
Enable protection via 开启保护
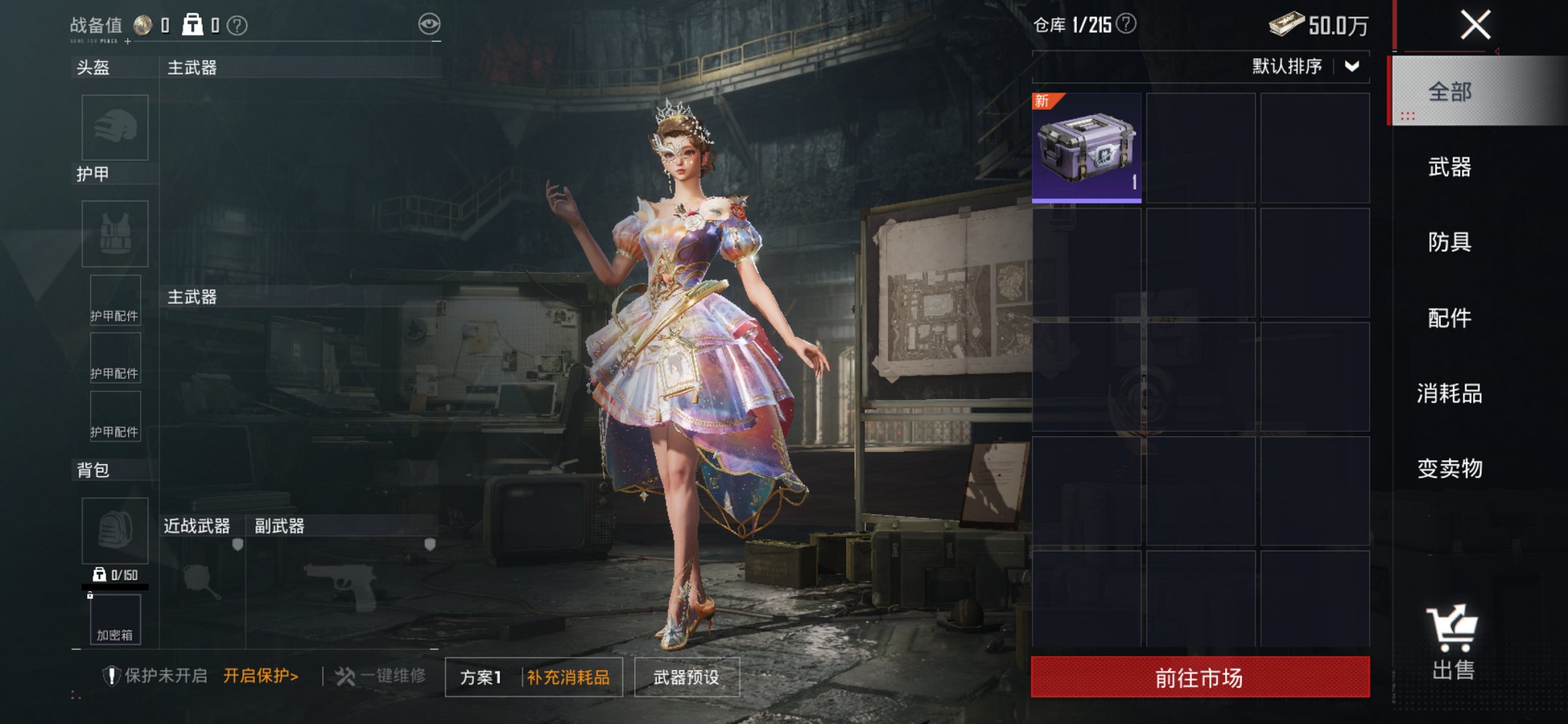pyautogui.click(x=261, y=676)
